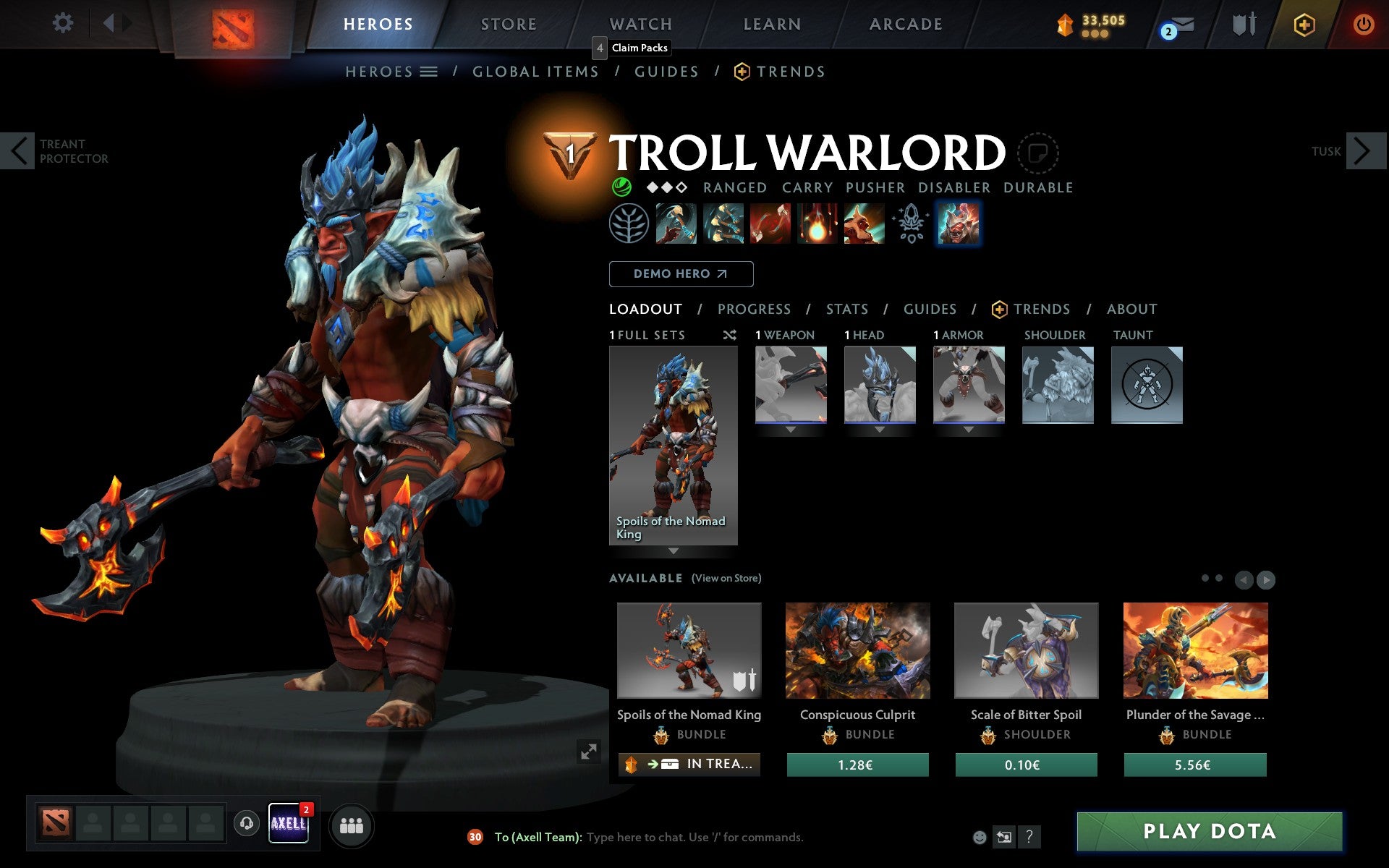Viewport: 1389px width, 868px height.
Task: Click the power button to quit
Action: pyautogui.click(x=1364, y=24)
